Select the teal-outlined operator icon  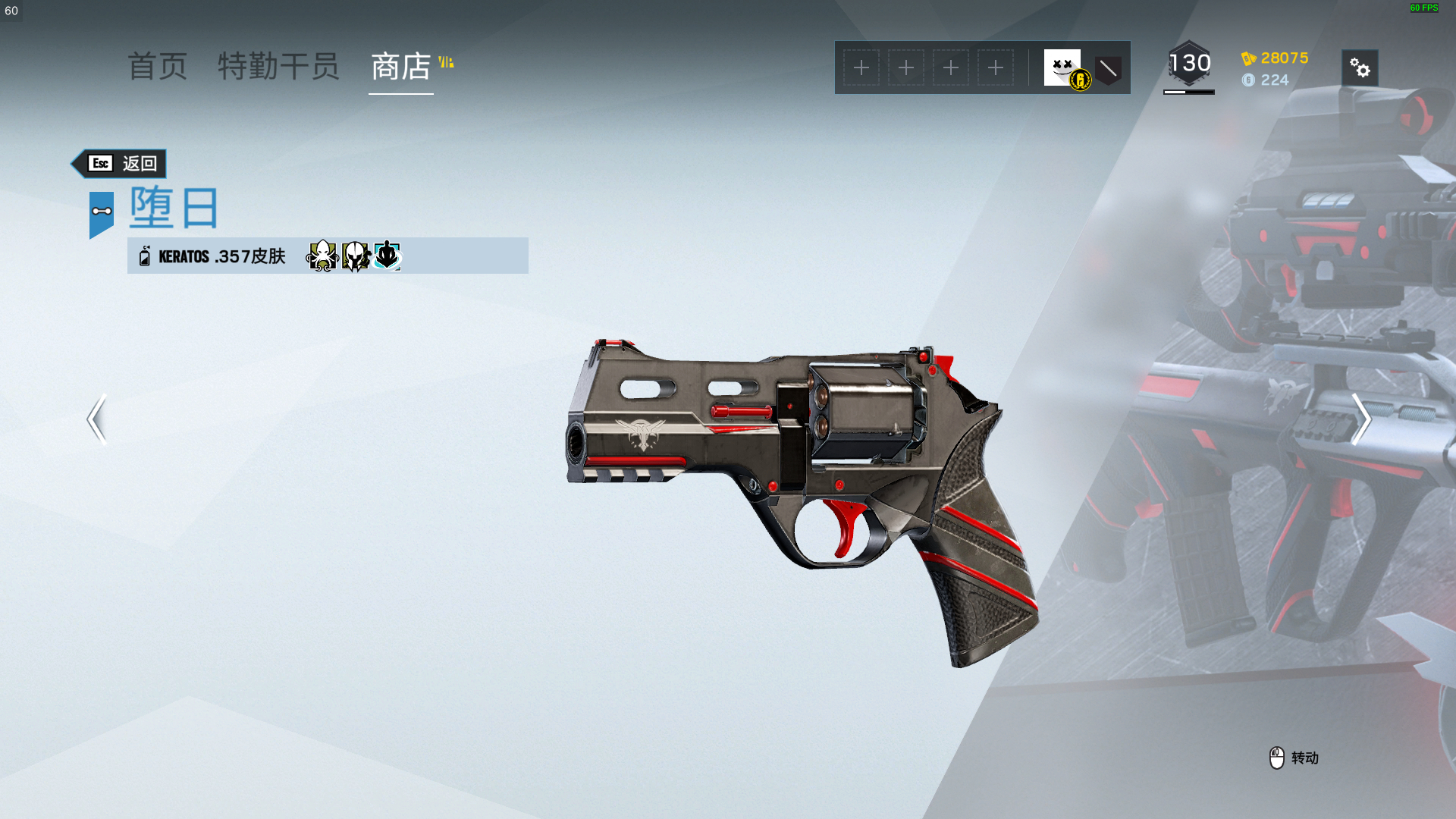(x=388, y=256)
